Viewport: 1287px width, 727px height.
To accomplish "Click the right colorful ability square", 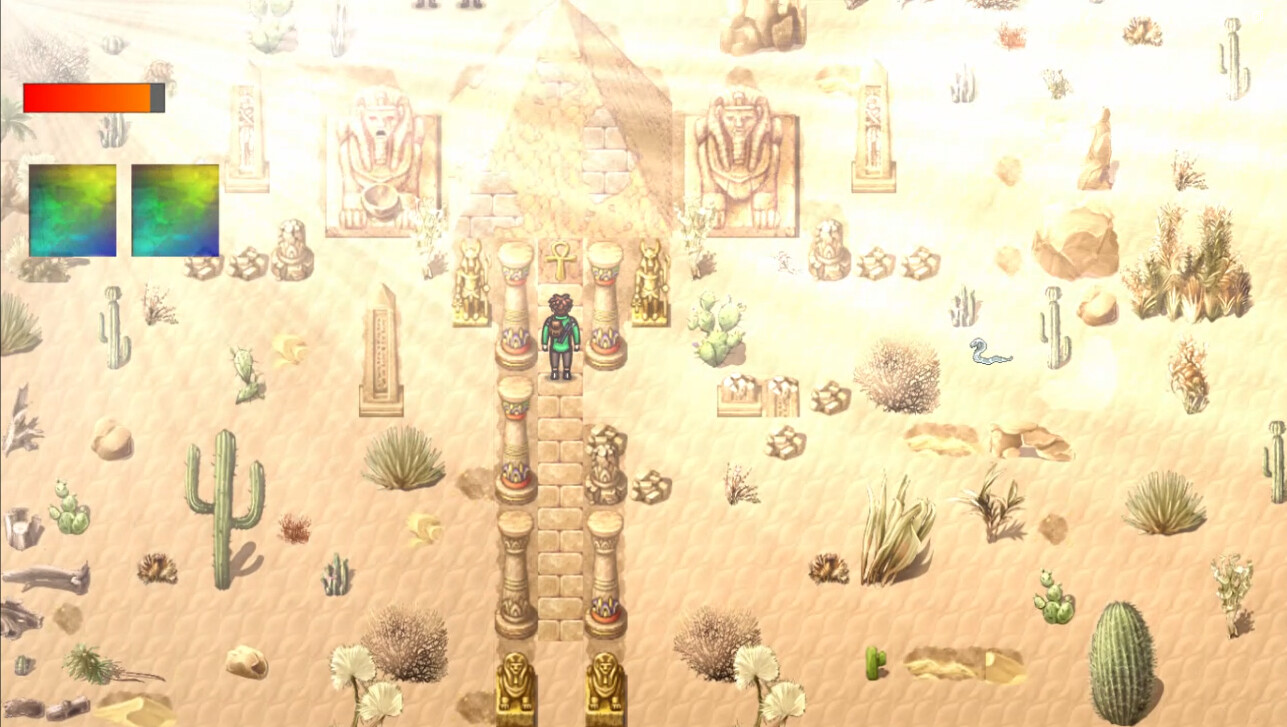I will pyautogui.click(x=175, y=208).
